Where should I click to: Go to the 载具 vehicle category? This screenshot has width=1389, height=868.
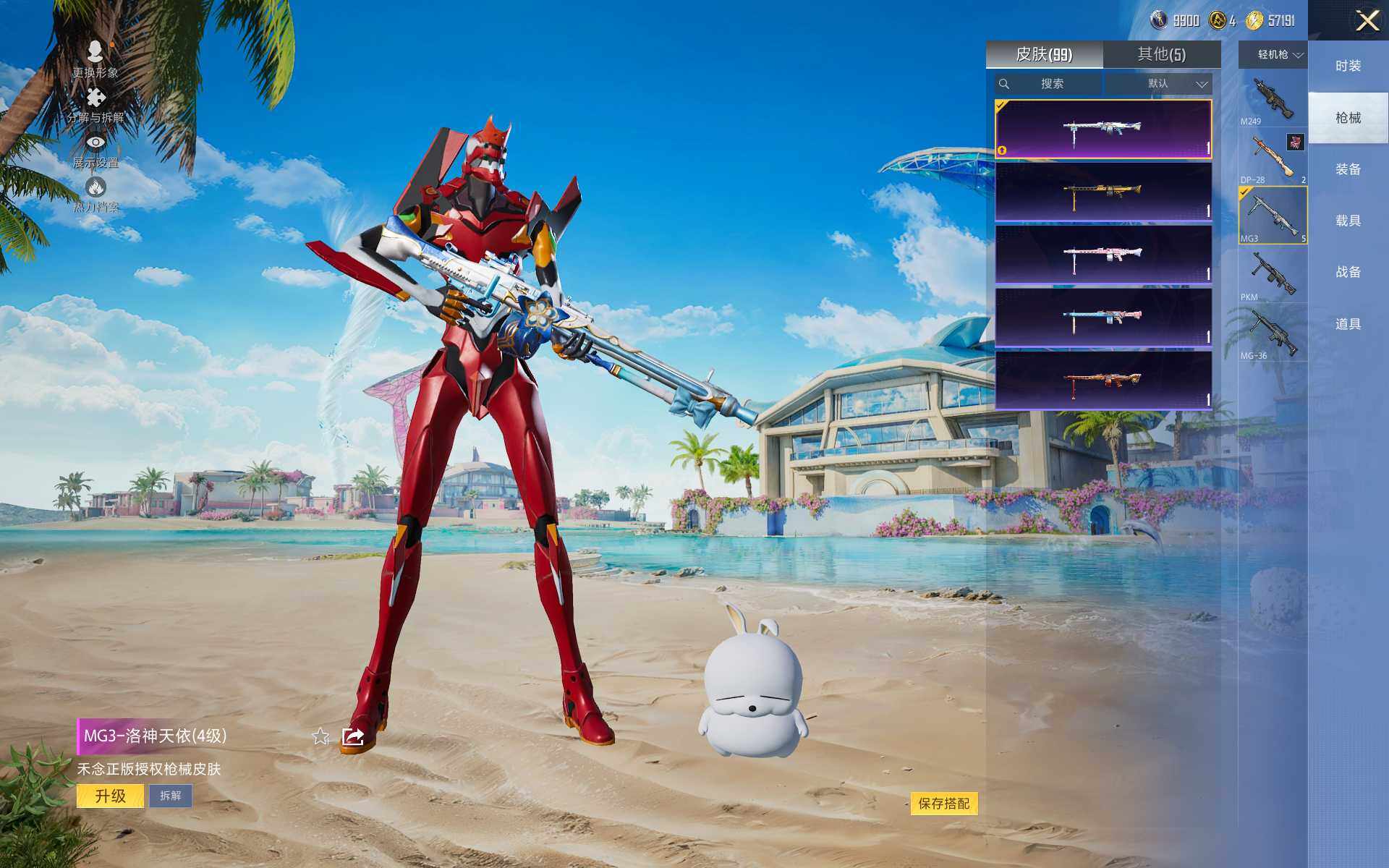pos(1348,221)
